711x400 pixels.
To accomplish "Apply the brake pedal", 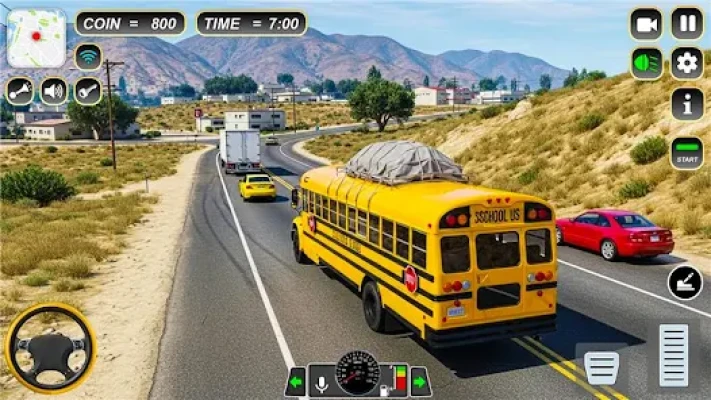I will click(602, 367).
